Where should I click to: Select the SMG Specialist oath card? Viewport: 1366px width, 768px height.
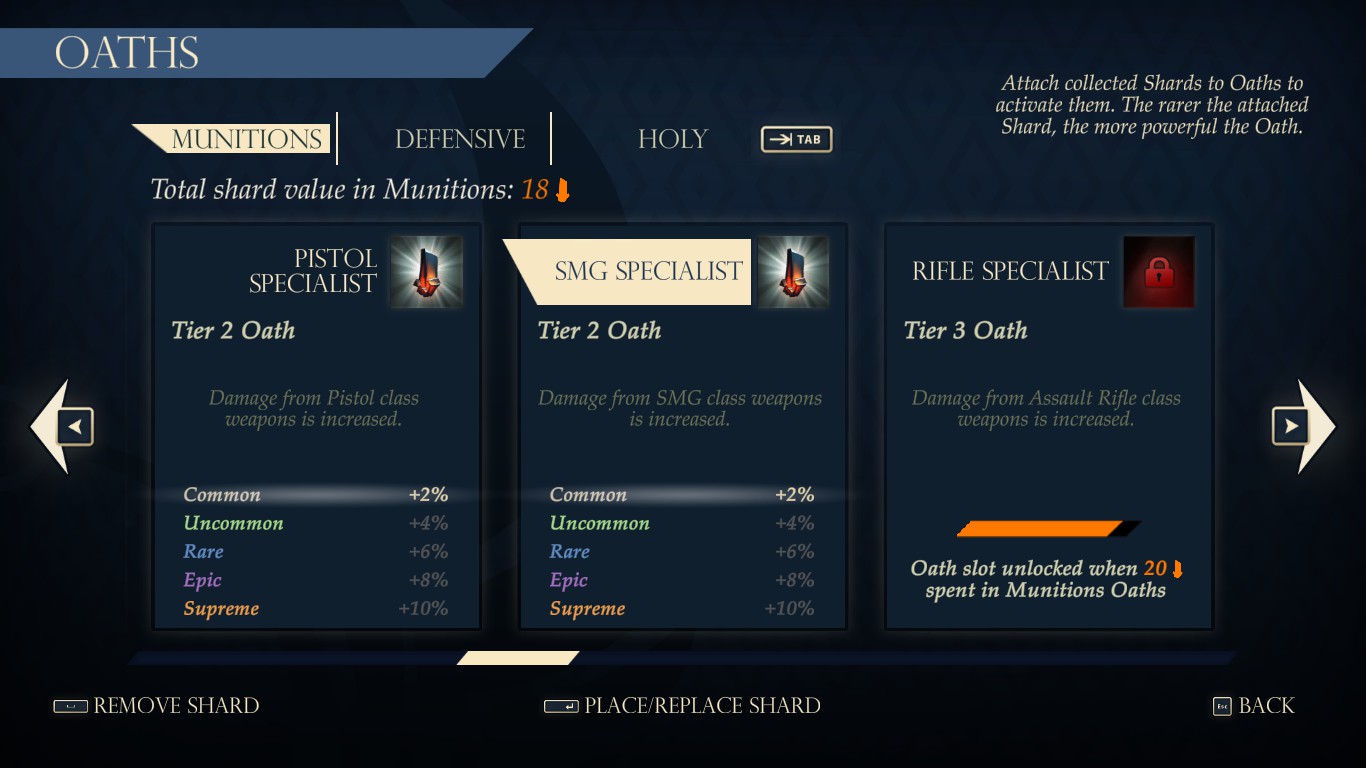(x=683, y=425)
